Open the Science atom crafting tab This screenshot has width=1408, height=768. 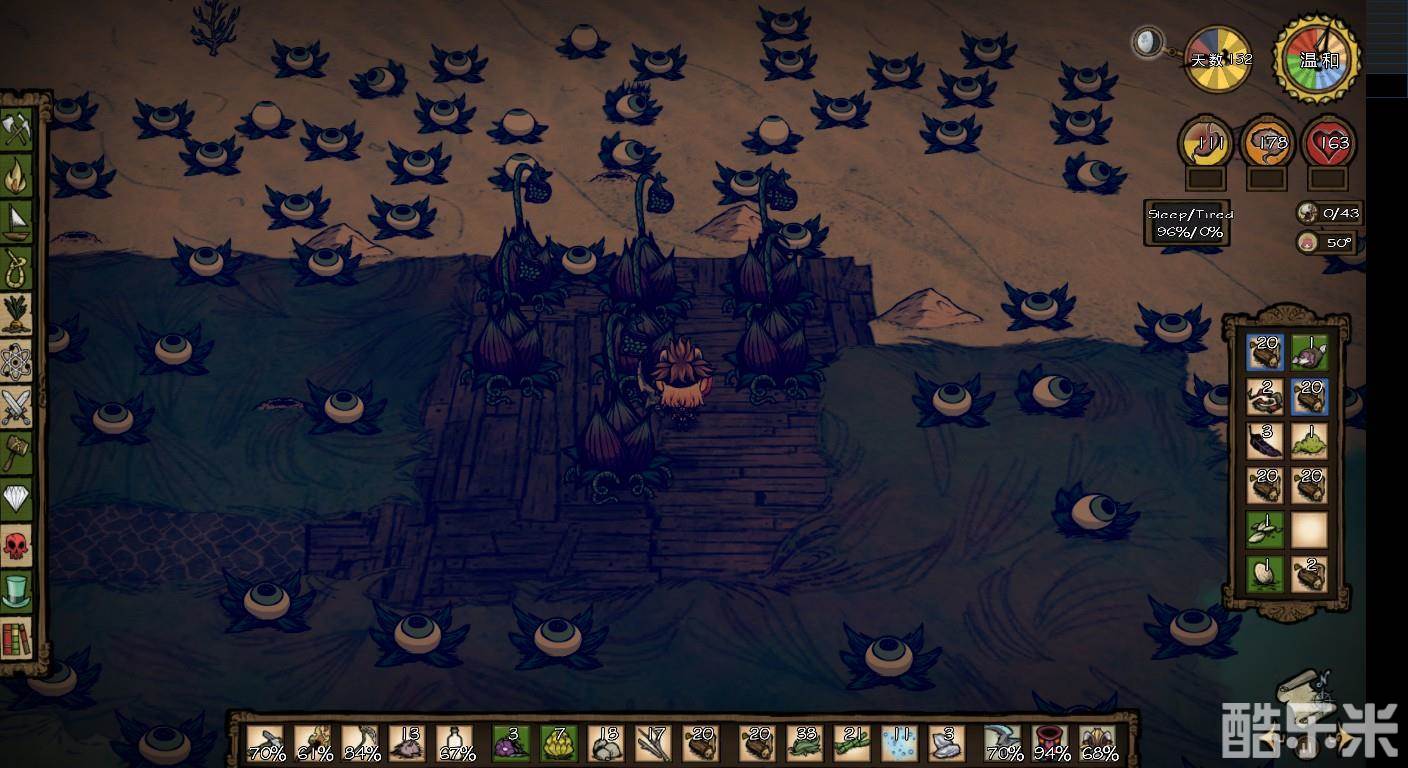pos(17,361)
